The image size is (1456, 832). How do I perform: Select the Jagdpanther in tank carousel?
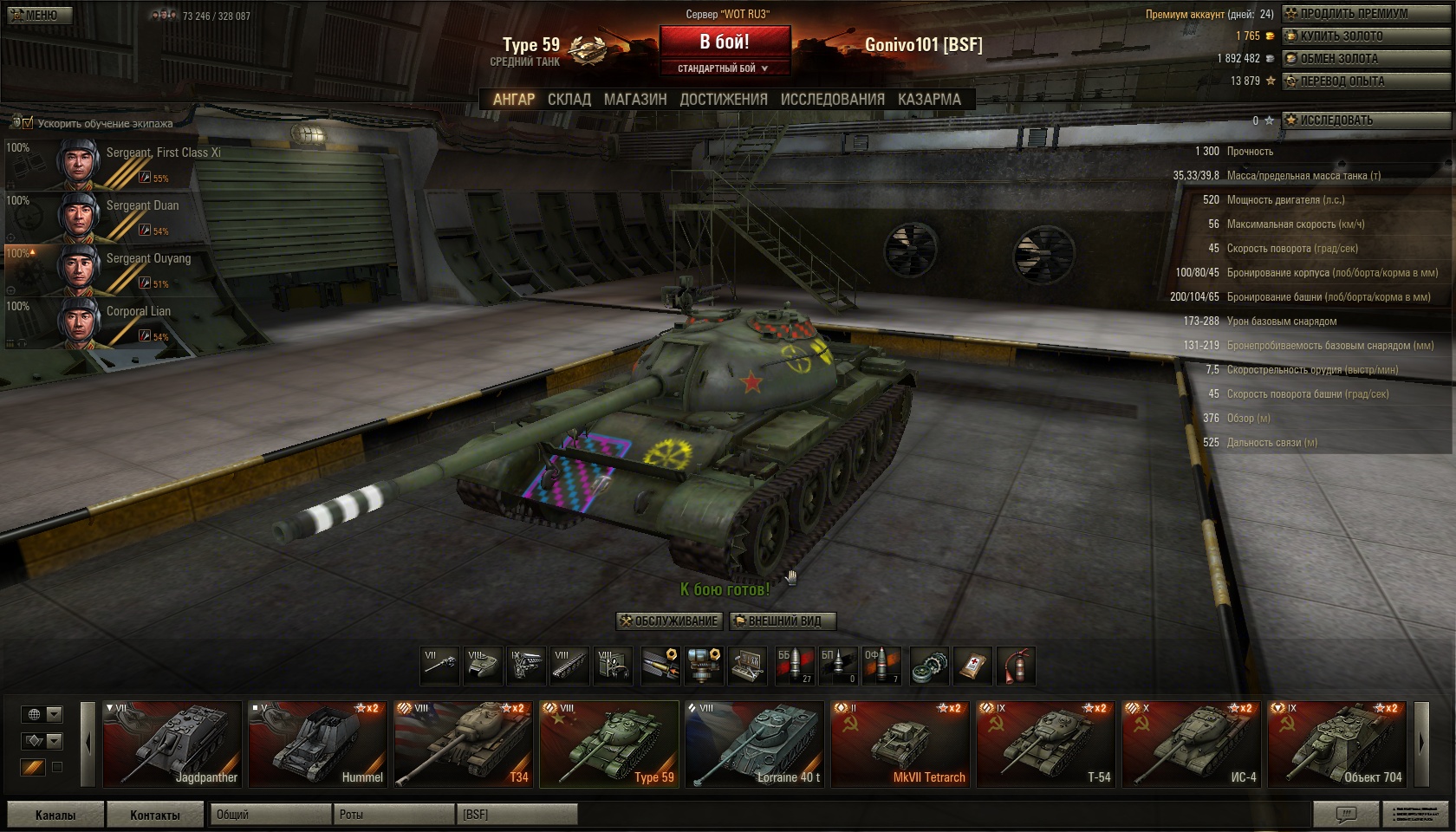point(172,744)
